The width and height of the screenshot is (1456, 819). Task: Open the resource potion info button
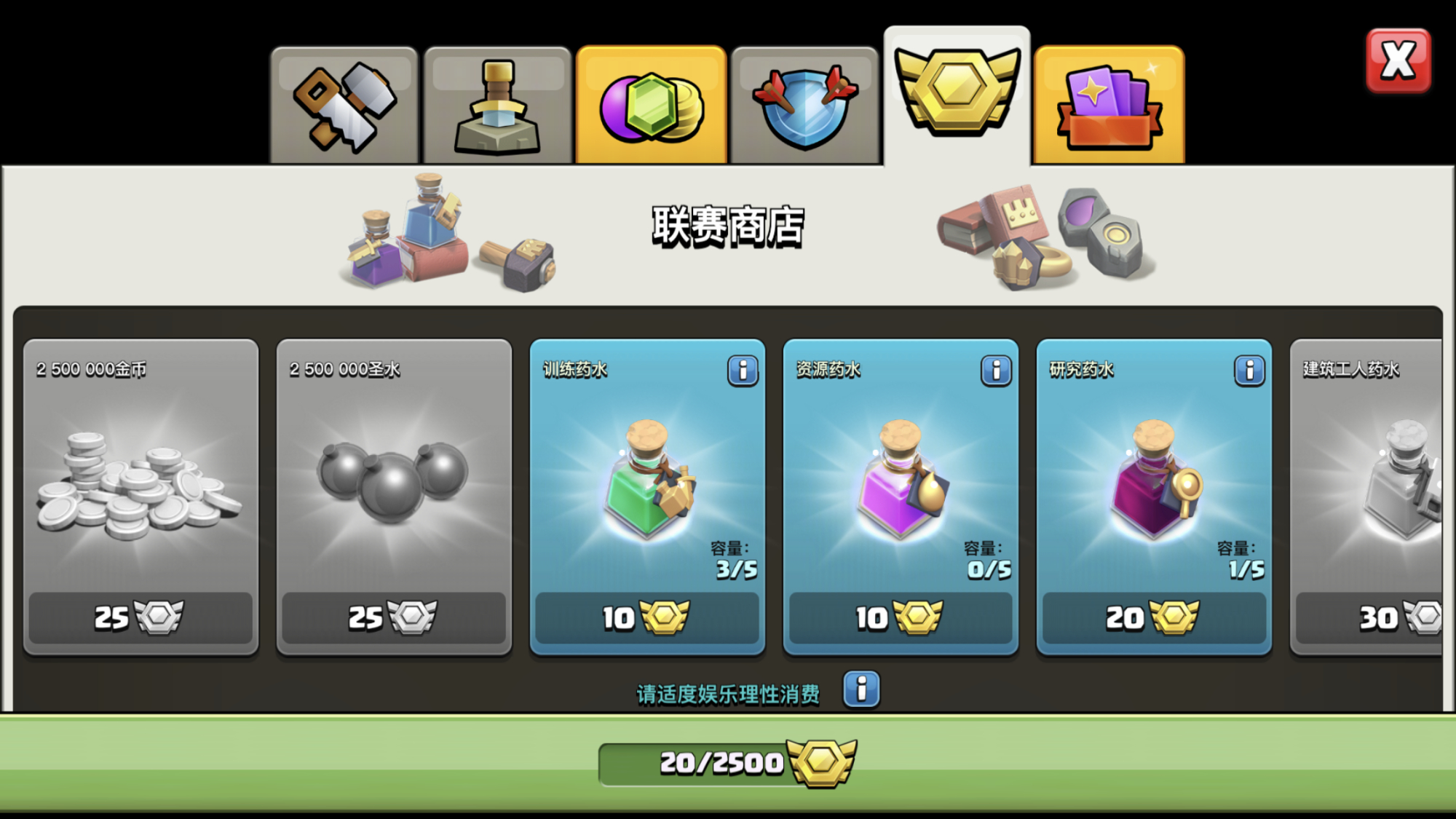coord(996,371)
